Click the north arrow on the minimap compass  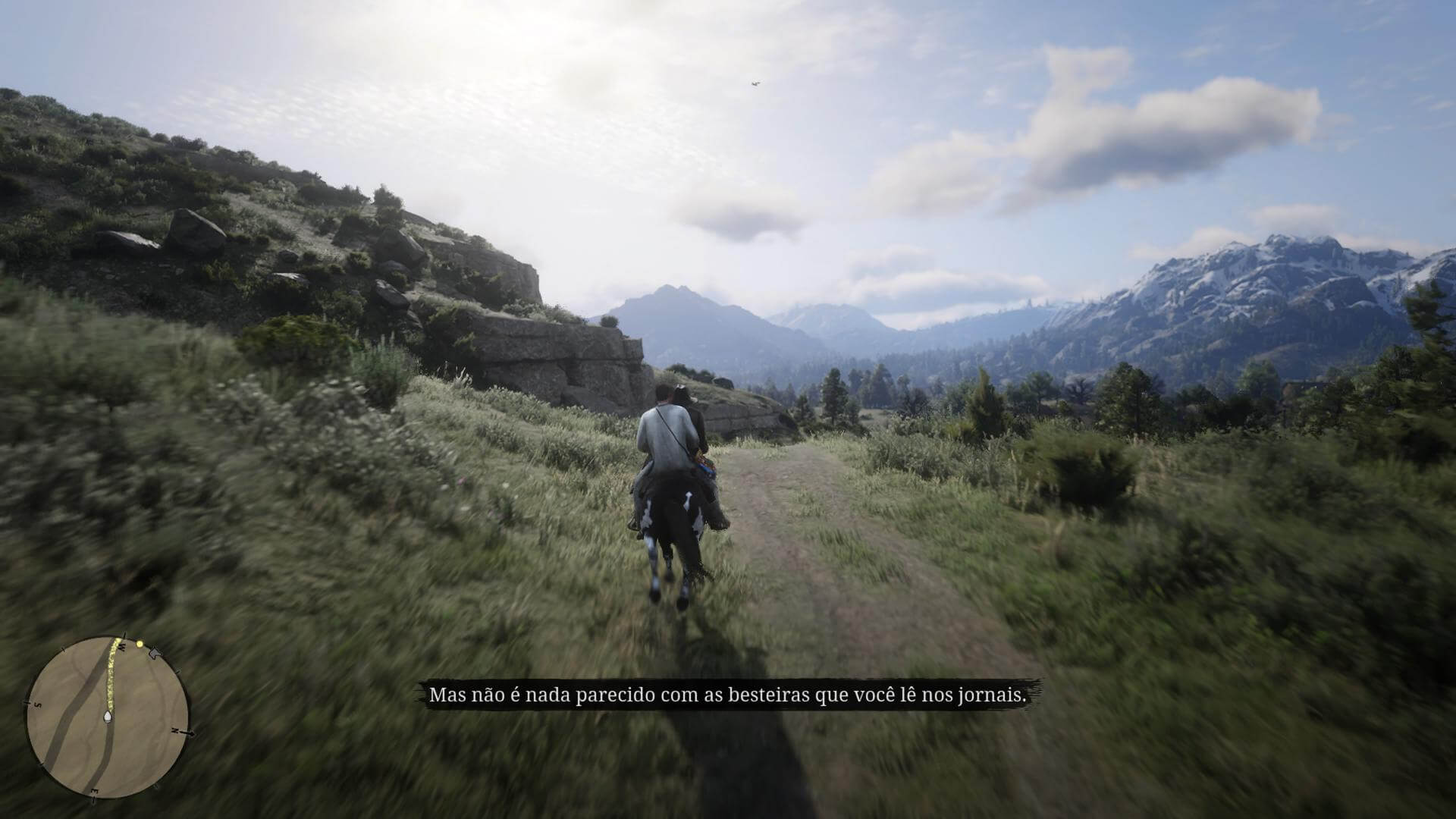[x=190, y=733]
